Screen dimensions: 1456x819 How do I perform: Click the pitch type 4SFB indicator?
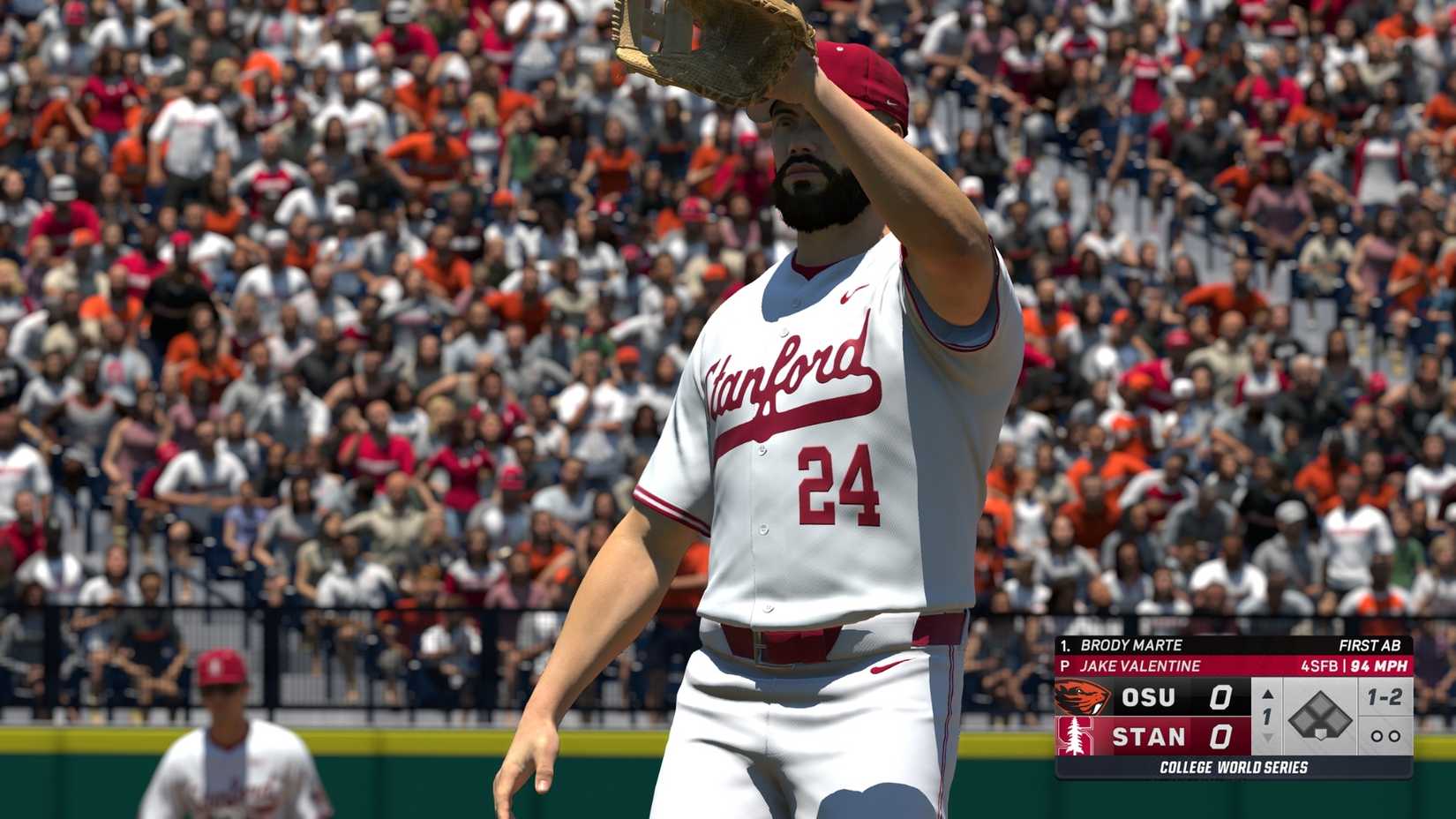(1321, 665)
